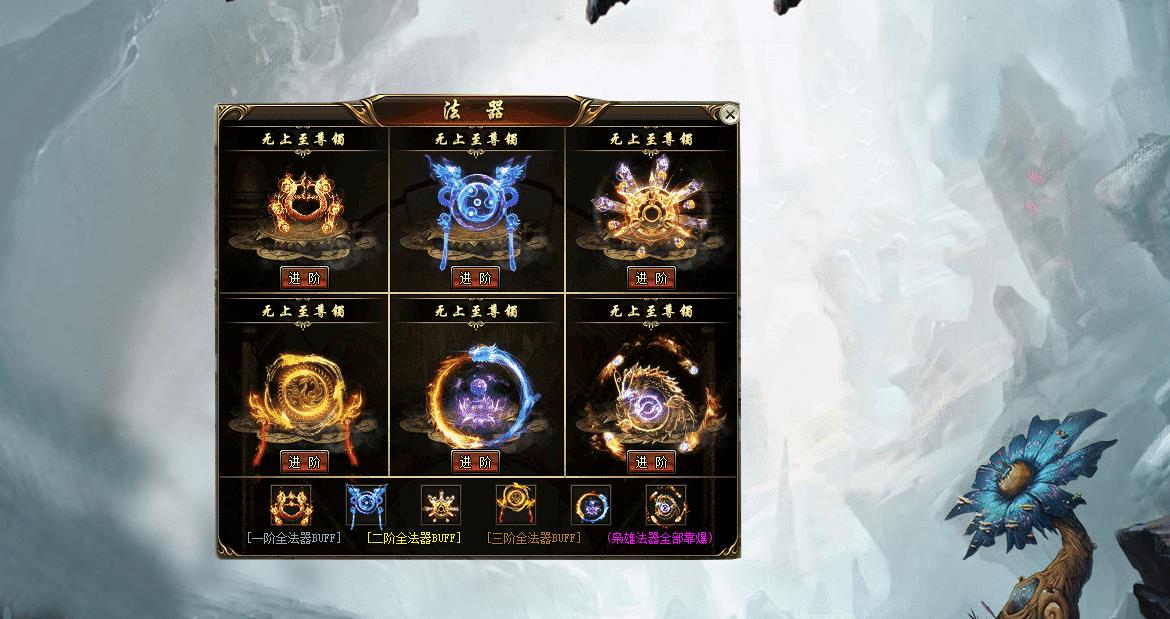
Task: Click 进阶 under the fire-and-ice dragon ring
Action: pos(476,462)
